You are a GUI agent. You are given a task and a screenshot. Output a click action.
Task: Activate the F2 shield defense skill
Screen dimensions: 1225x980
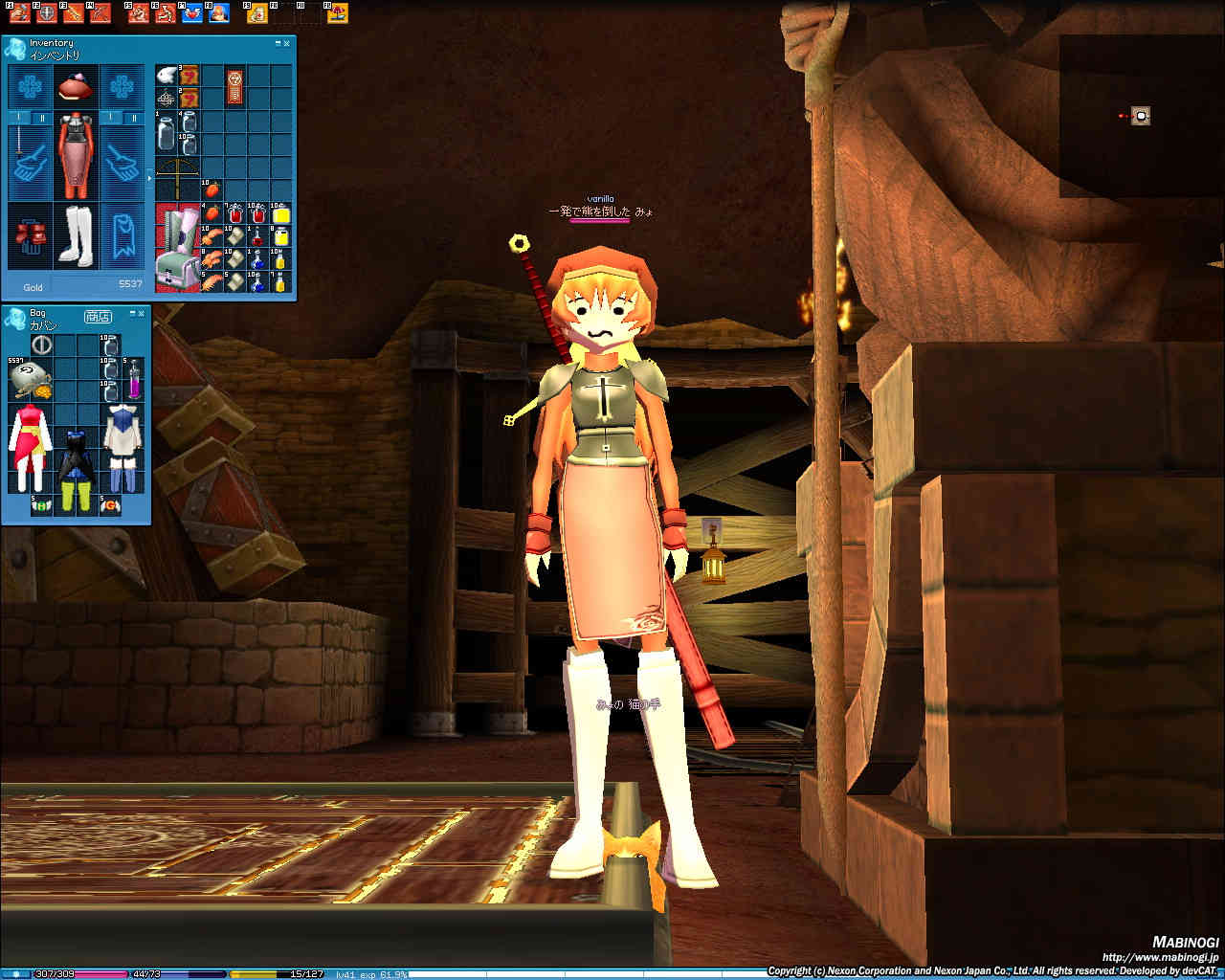[45, 13]
